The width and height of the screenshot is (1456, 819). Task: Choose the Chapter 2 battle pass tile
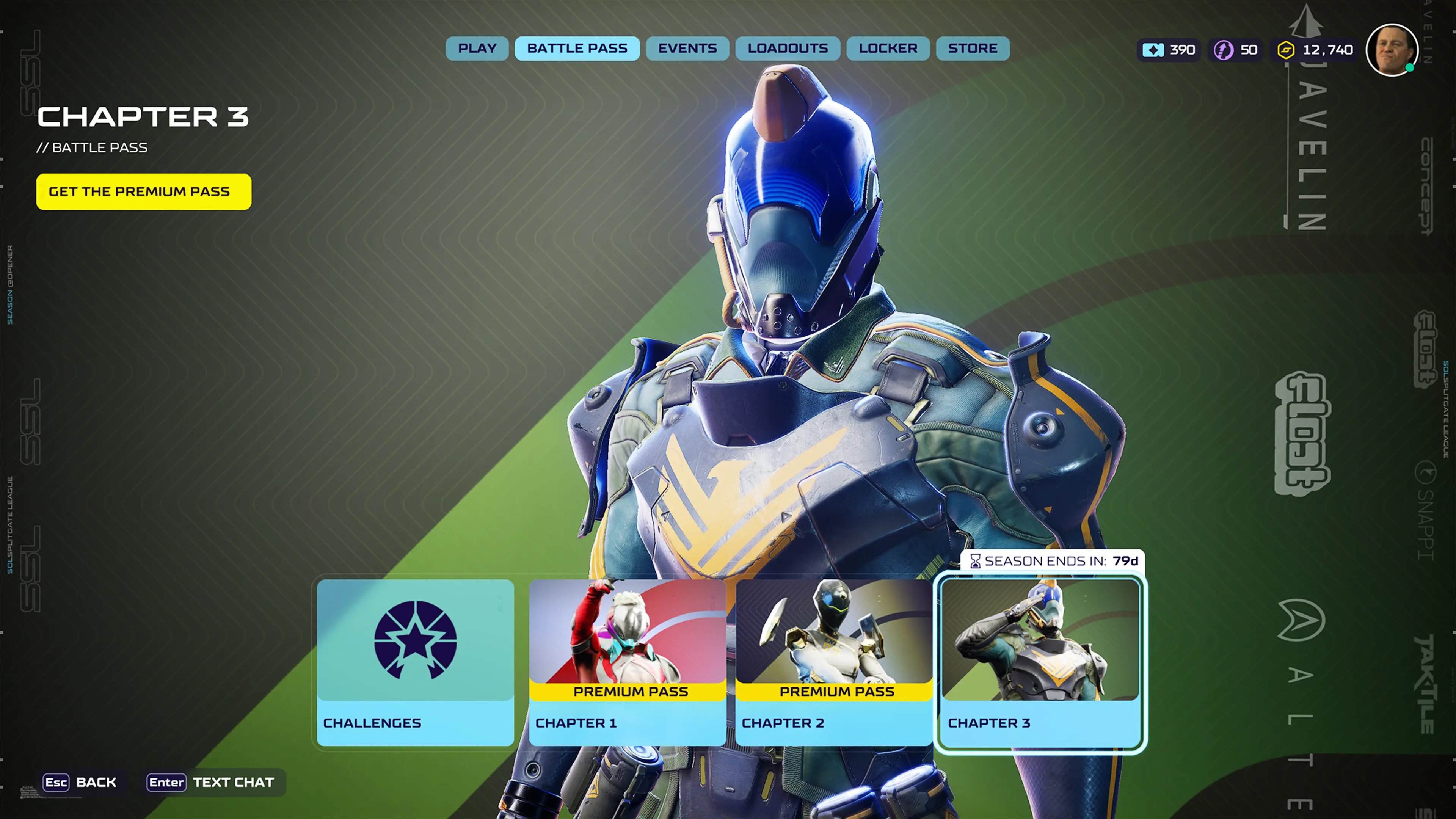[834, 662]
